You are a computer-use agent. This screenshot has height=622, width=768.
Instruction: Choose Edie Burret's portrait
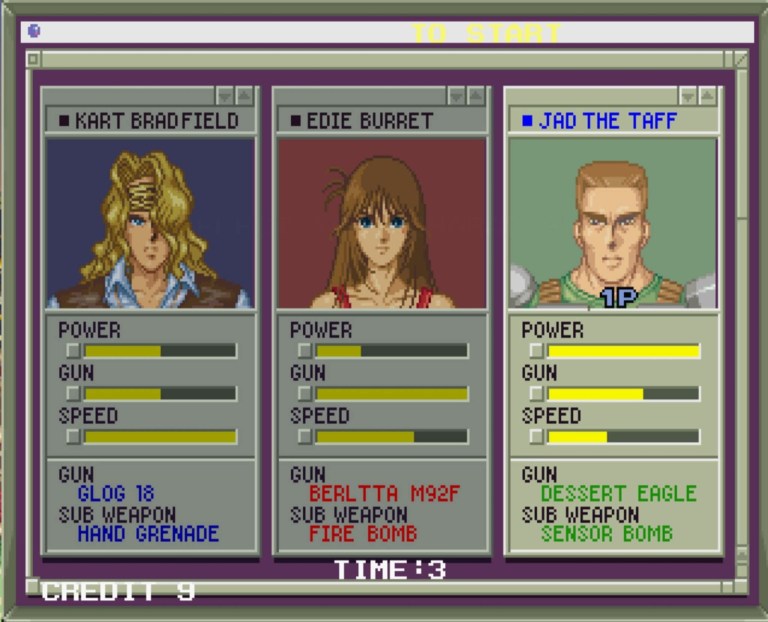(x=381, y=223)
